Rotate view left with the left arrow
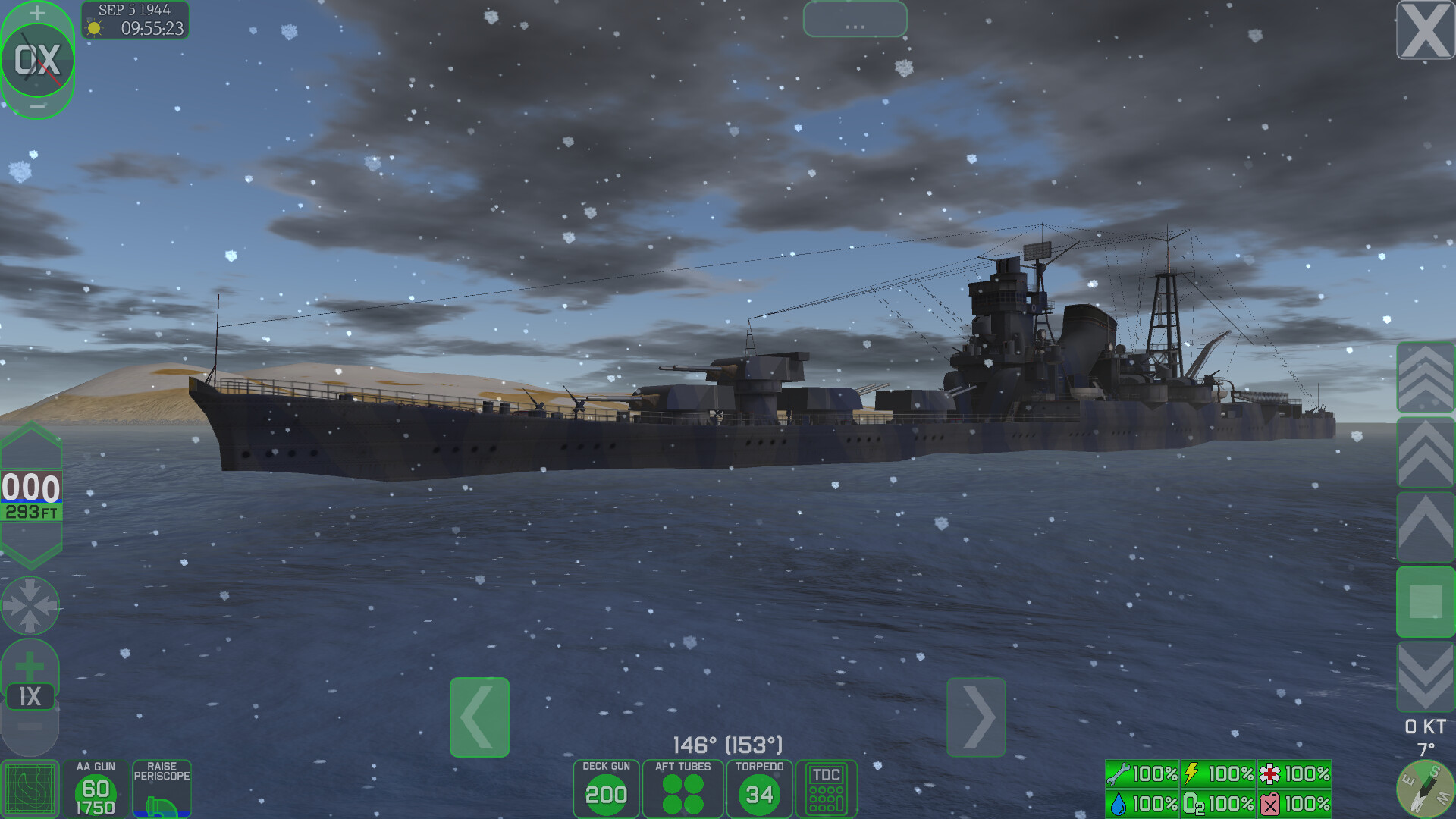This screenshot has width=1456, height=819. (479, 717)
